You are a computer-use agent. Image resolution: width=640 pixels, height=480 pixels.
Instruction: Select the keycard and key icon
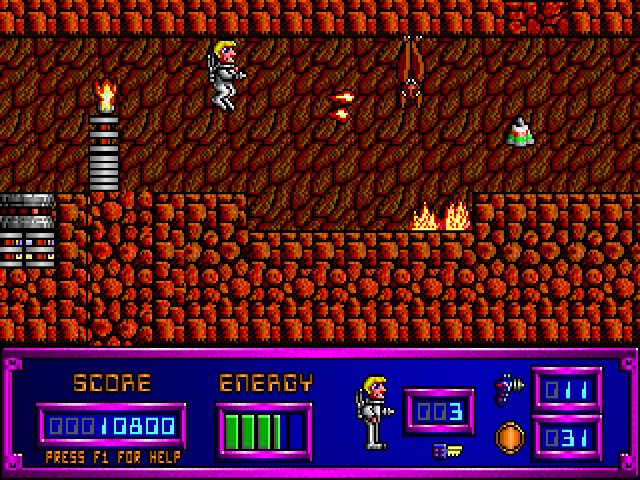[x=446, y=451]
